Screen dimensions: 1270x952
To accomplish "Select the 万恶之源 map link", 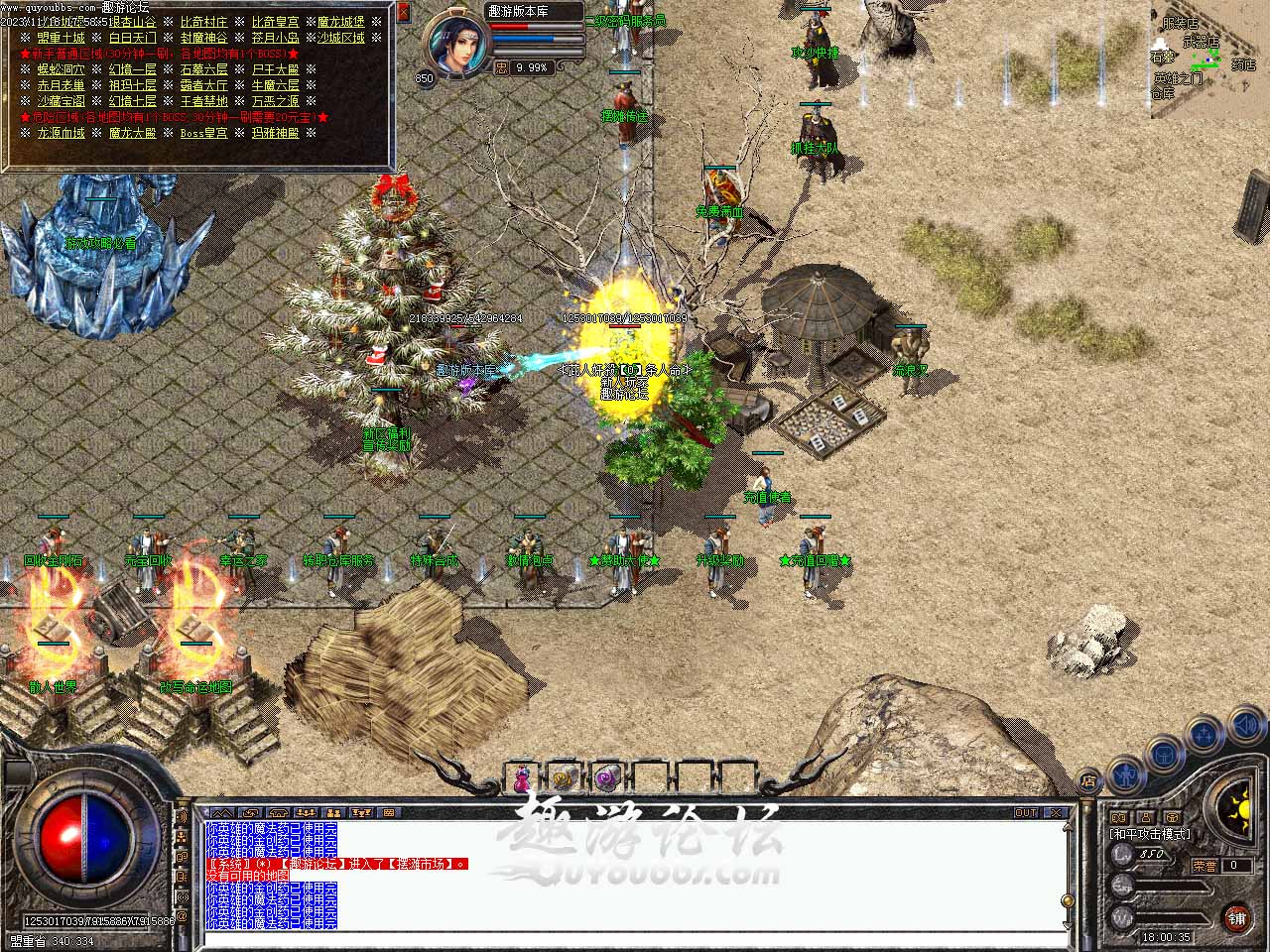I will [x=275, y=101].
